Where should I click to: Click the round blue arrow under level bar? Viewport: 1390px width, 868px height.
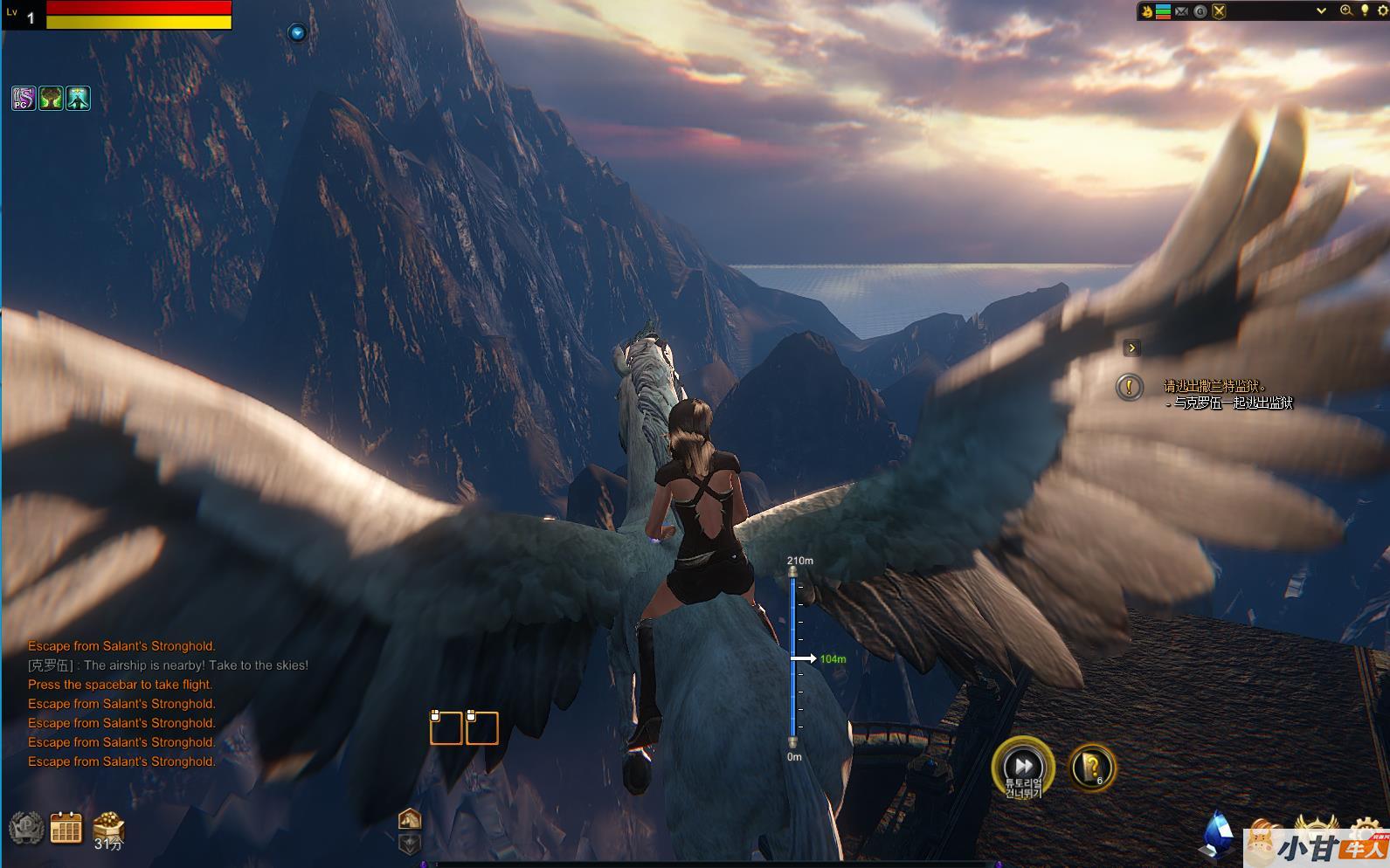pyautogui.click(x=297, y=33)
